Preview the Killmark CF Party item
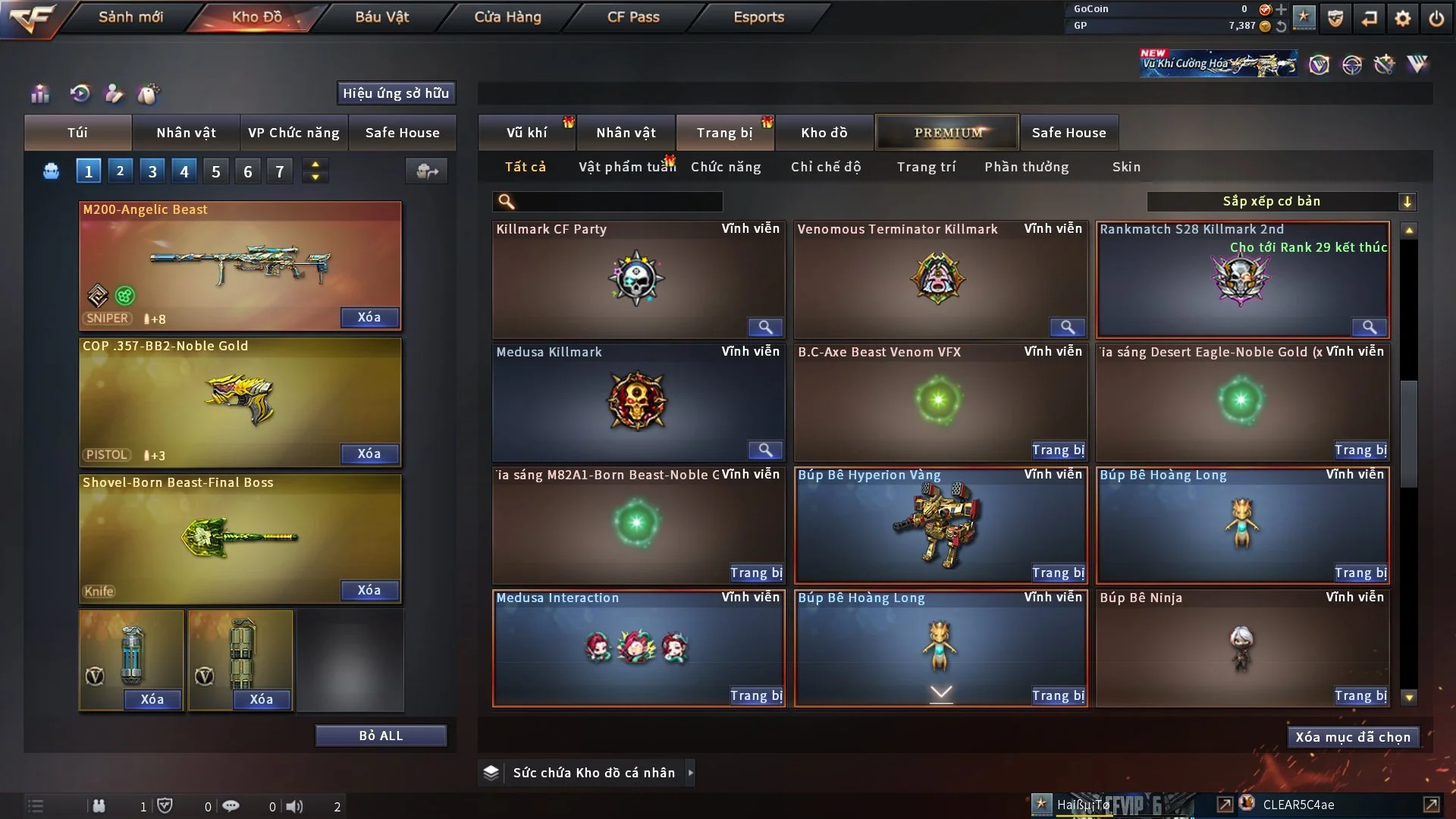Image resolution: width=1456 pixels, height=819 pixels. click(x=765, y=327)
